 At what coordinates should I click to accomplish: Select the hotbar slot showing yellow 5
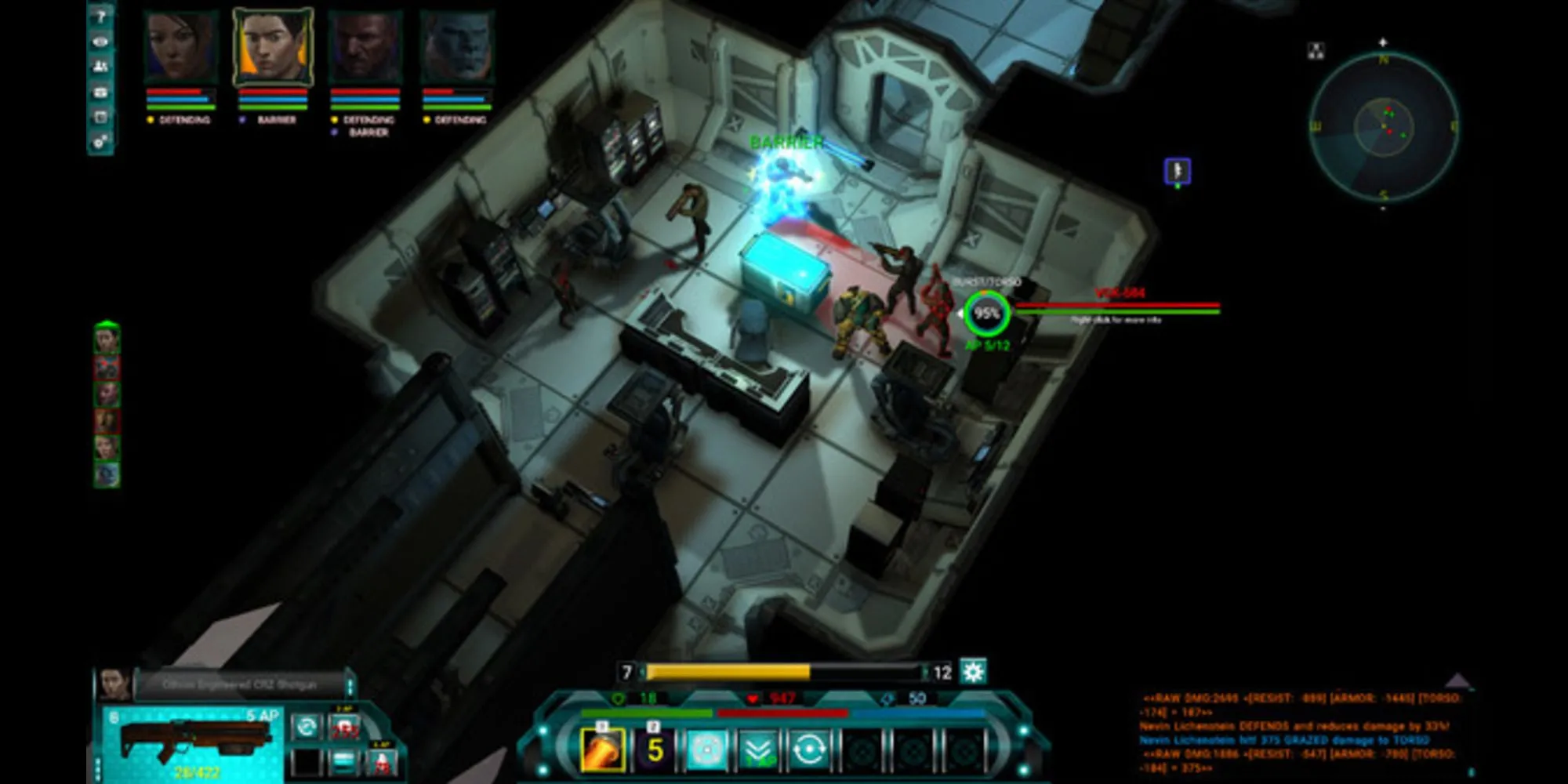point(655,750)
